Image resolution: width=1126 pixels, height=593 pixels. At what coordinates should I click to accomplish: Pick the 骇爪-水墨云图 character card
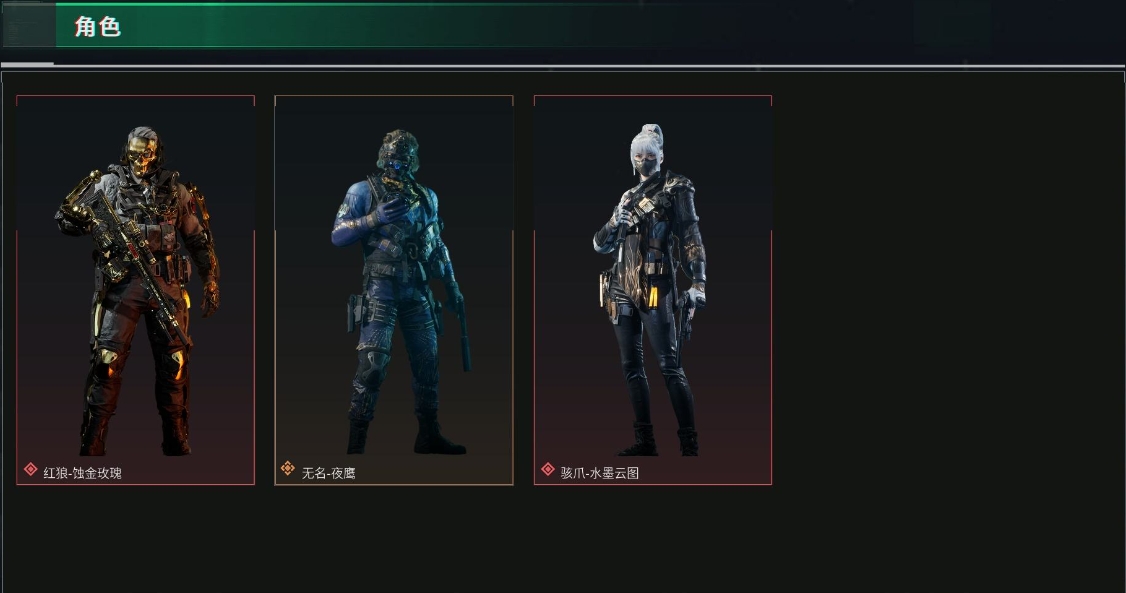pyautogui.click(x=653, y=290)
